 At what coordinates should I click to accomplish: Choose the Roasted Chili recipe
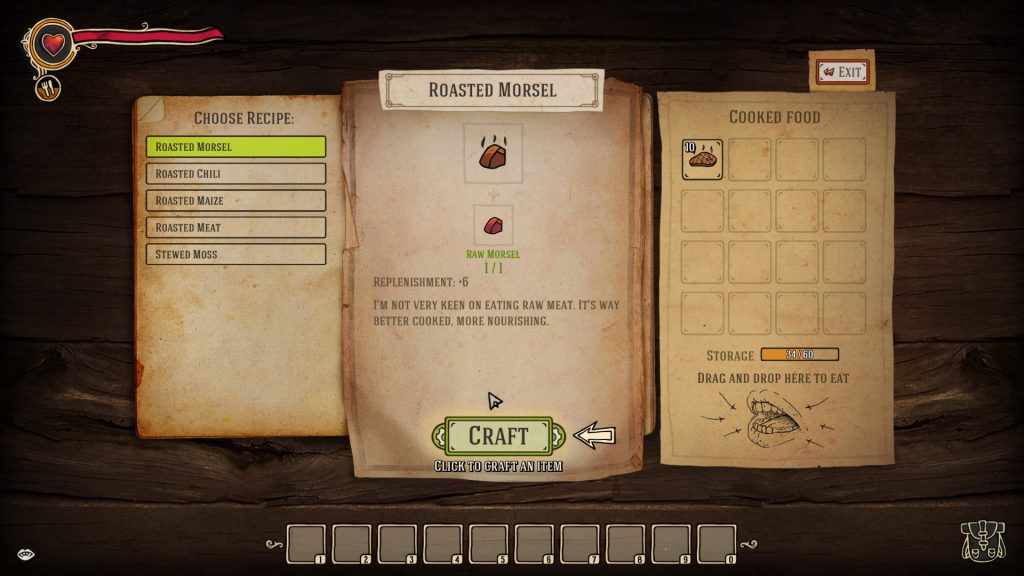pos(236,174)
